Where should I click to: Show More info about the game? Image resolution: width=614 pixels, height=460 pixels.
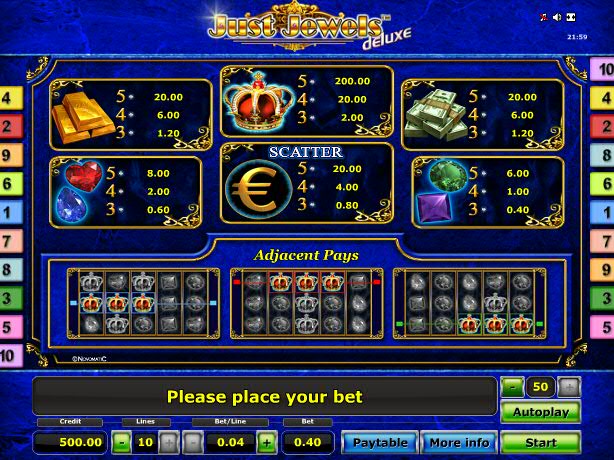point(459,442)
